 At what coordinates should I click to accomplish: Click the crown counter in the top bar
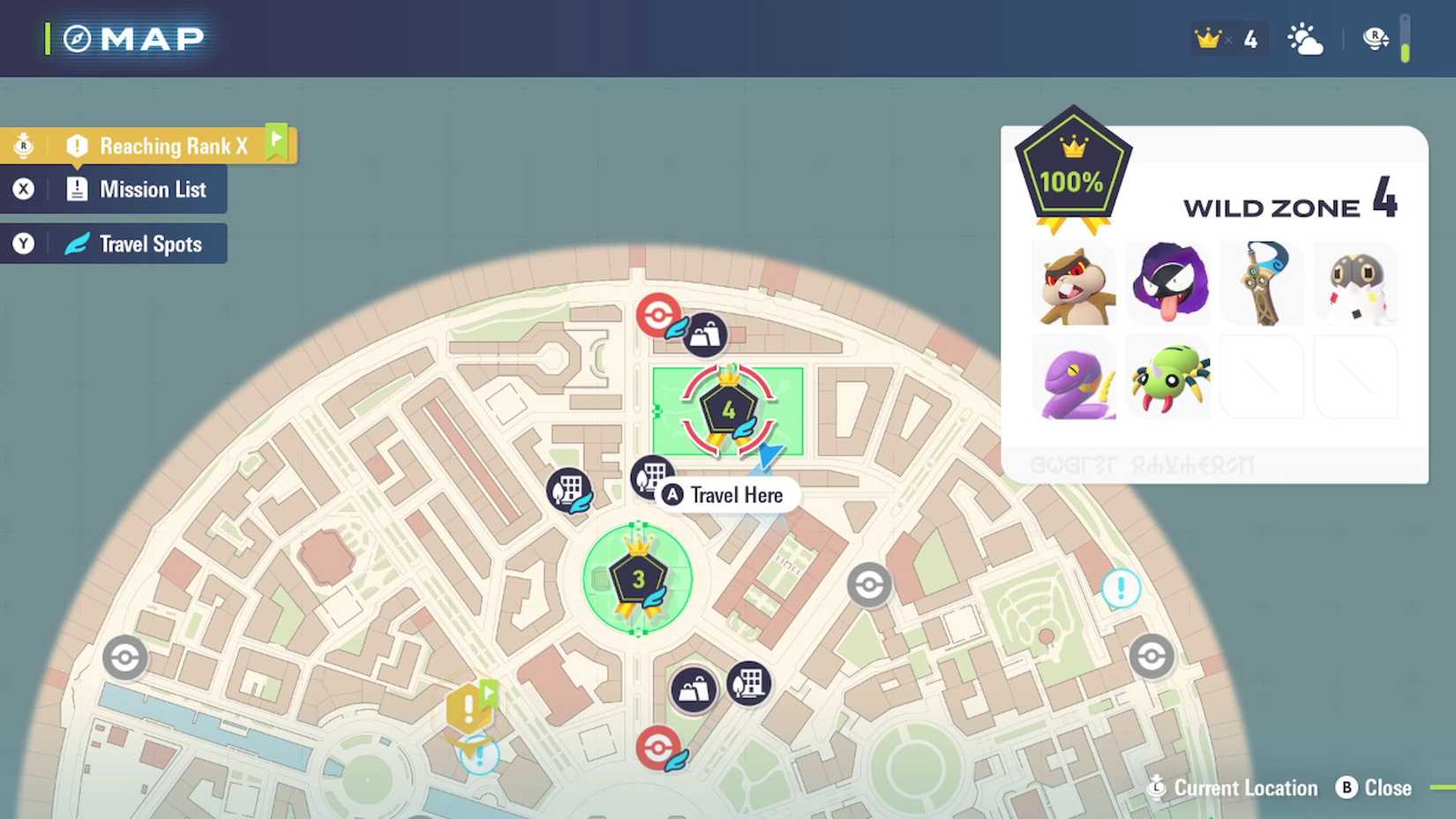click(1227, 38)
